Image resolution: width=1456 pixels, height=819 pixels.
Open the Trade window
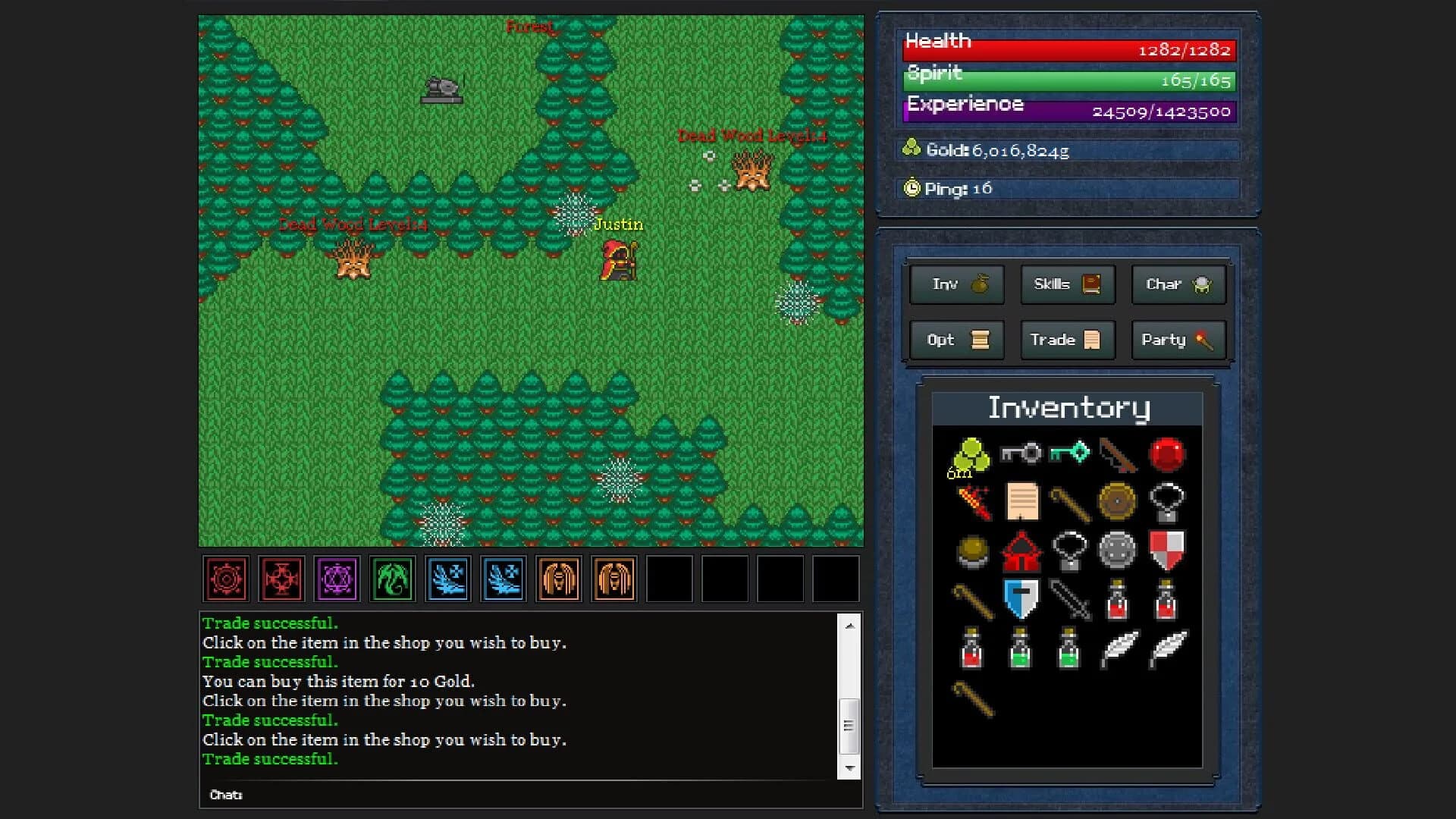[1067, 340]
